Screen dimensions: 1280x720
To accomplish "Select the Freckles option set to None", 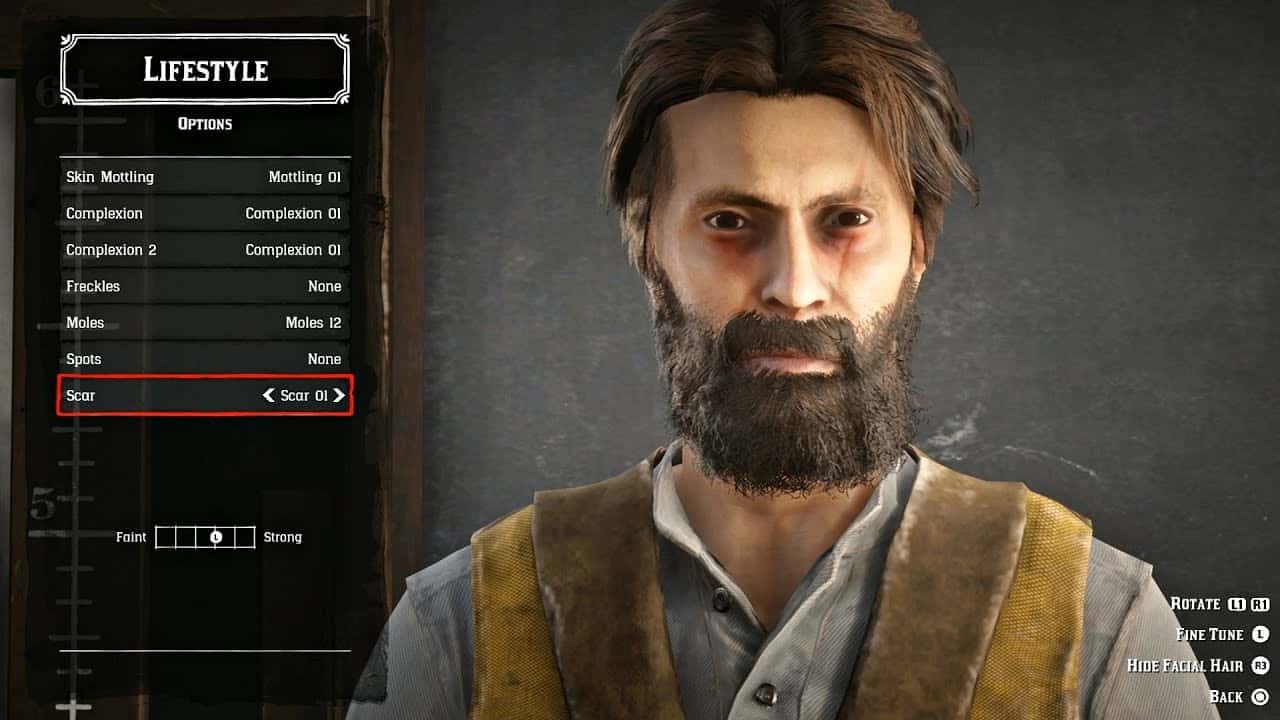I will point(204,286).
